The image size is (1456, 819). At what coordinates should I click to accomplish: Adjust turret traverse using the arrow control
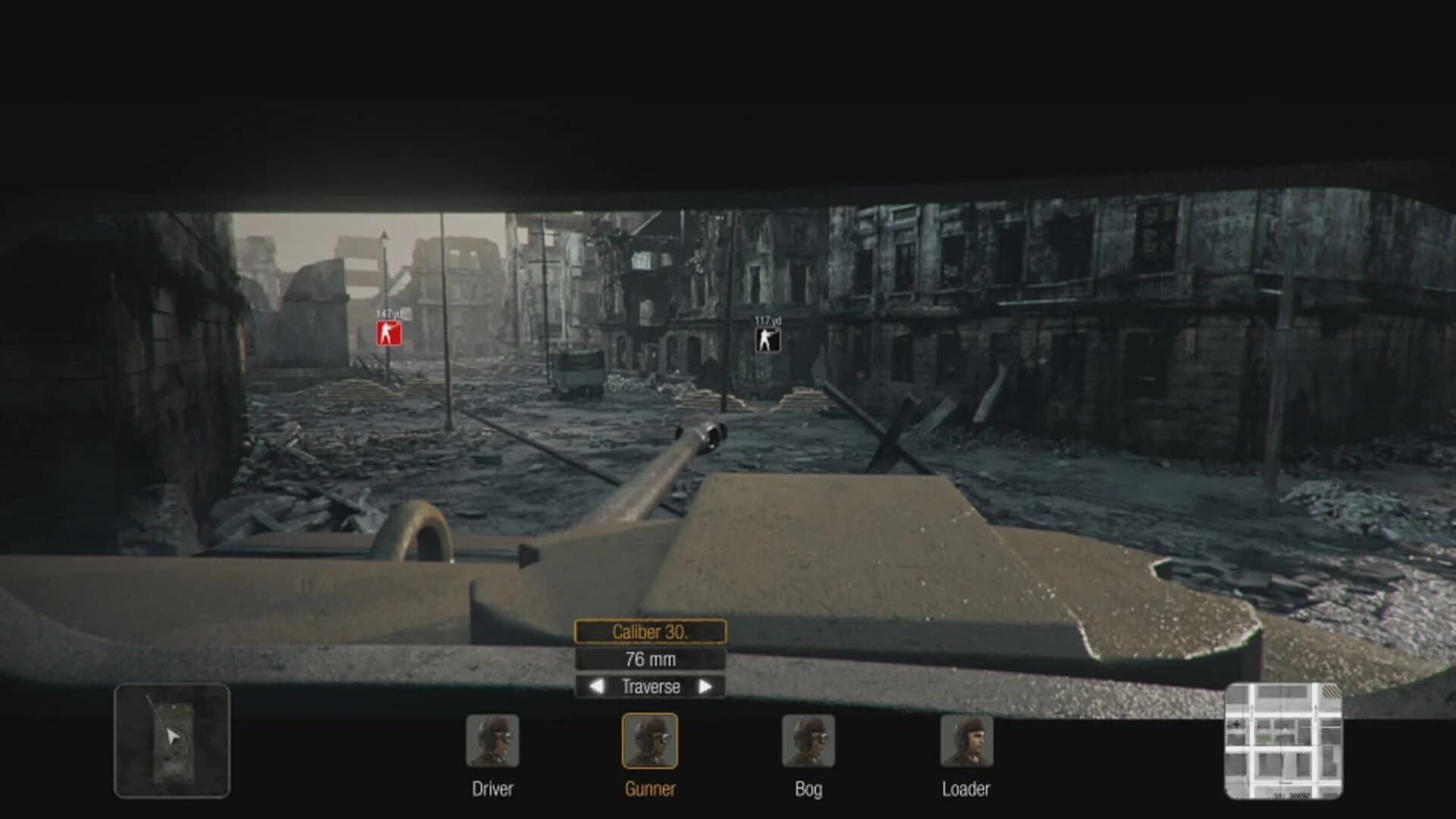(x=706, y=687)
